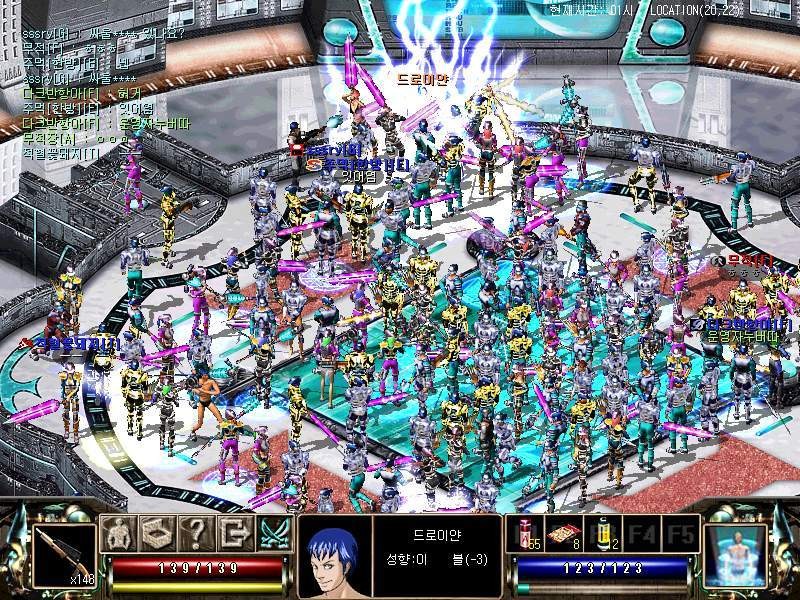Use the red packet item with 8 count
The image size is (800, 600).
coord(565,532)
